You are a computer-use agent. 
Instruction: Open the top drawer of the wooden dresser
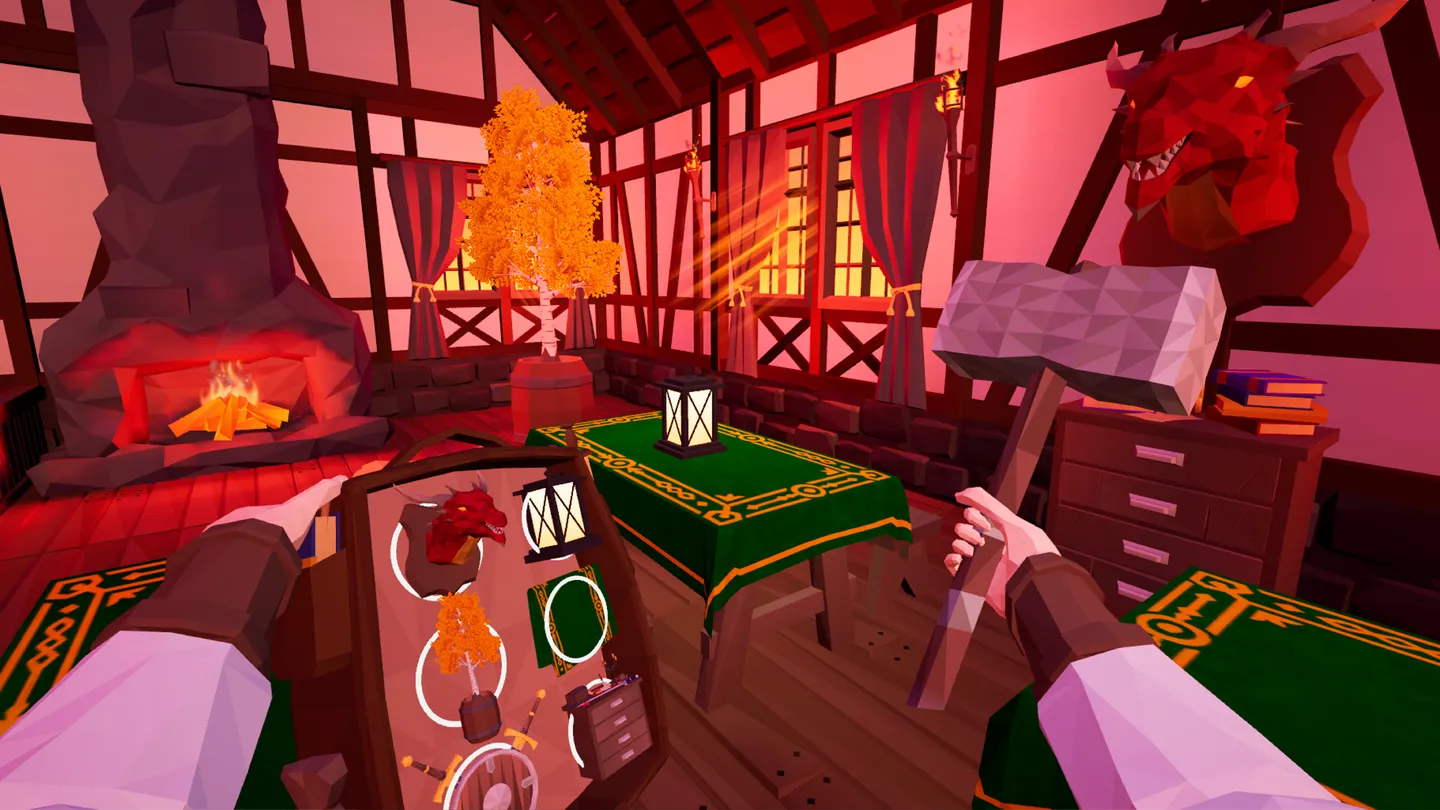click(x=1158, y=454)
